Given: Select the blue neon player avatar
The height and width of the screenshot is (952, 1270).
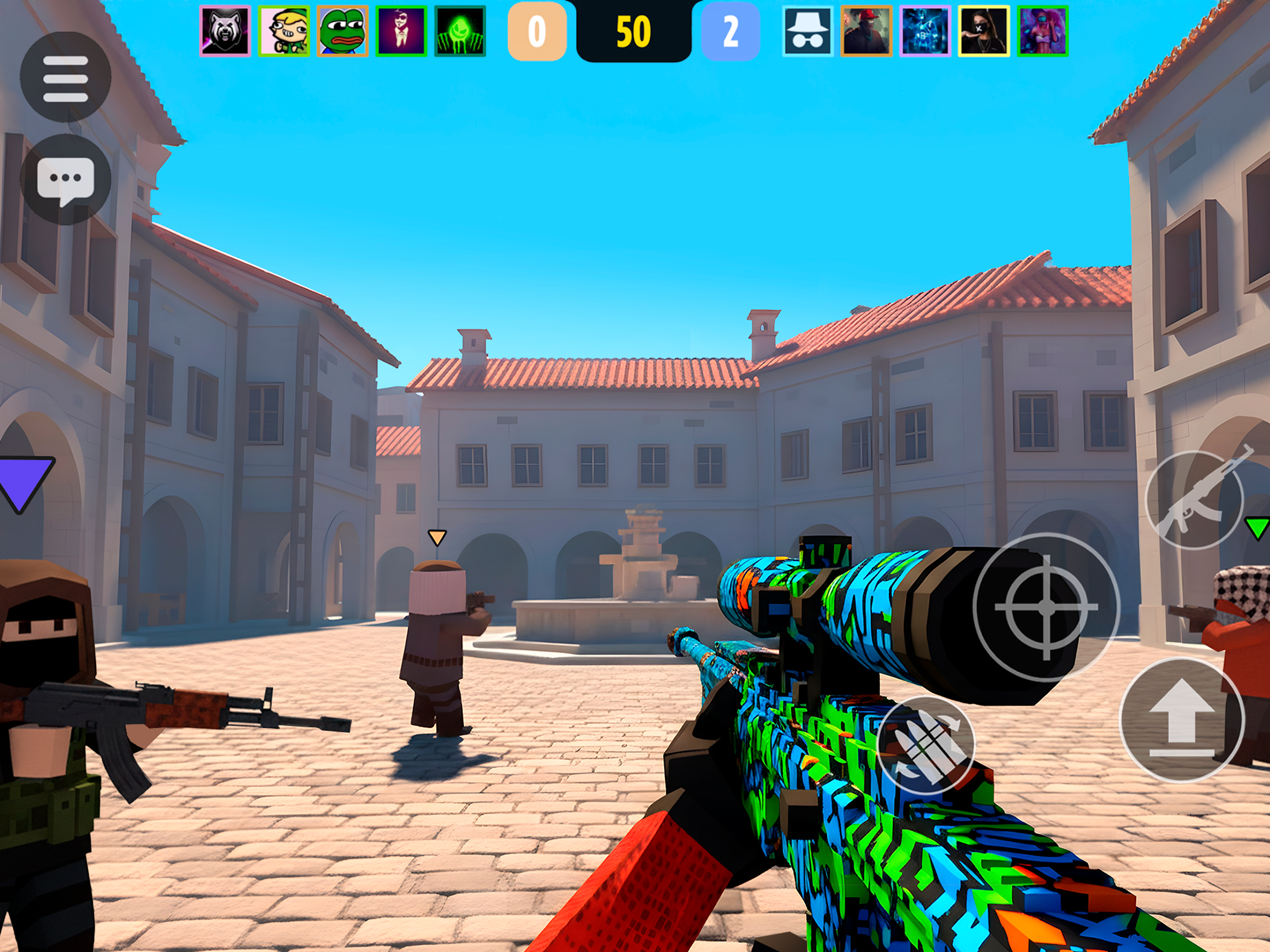Looking at the screenshot, I should (925, 31).
